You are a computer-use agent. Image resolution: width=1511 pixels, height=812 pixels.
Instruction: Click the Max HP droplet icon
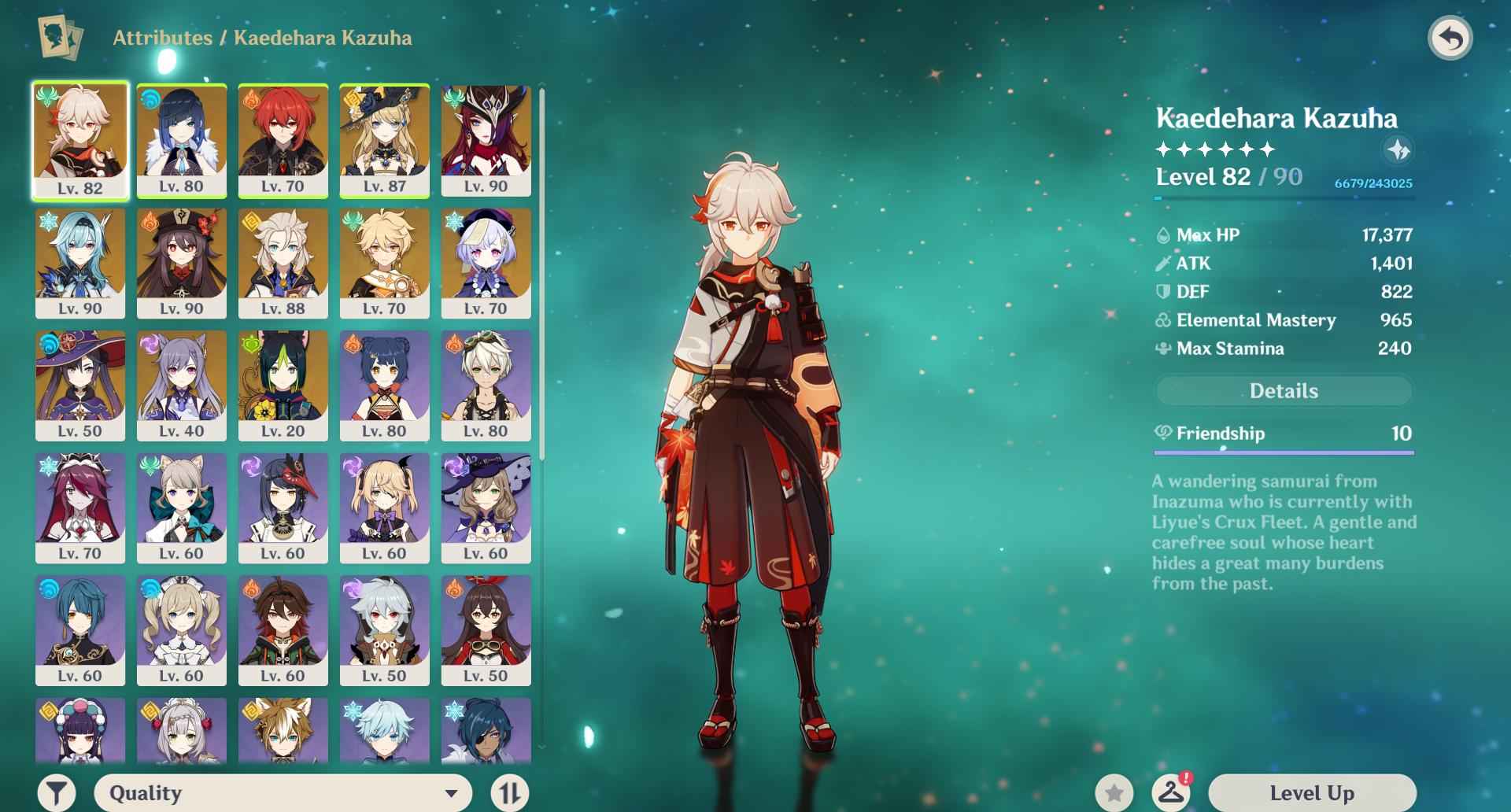tap(1163, 235)
